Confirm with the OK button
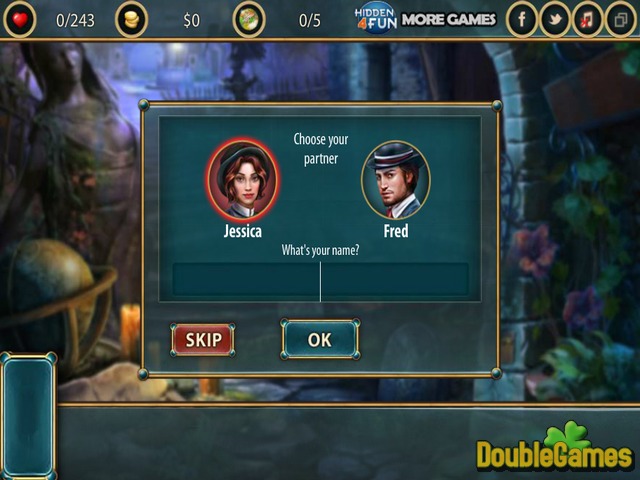Image resolution: width=640 pixels, height=480 pixels. click(x=319, y=340)
